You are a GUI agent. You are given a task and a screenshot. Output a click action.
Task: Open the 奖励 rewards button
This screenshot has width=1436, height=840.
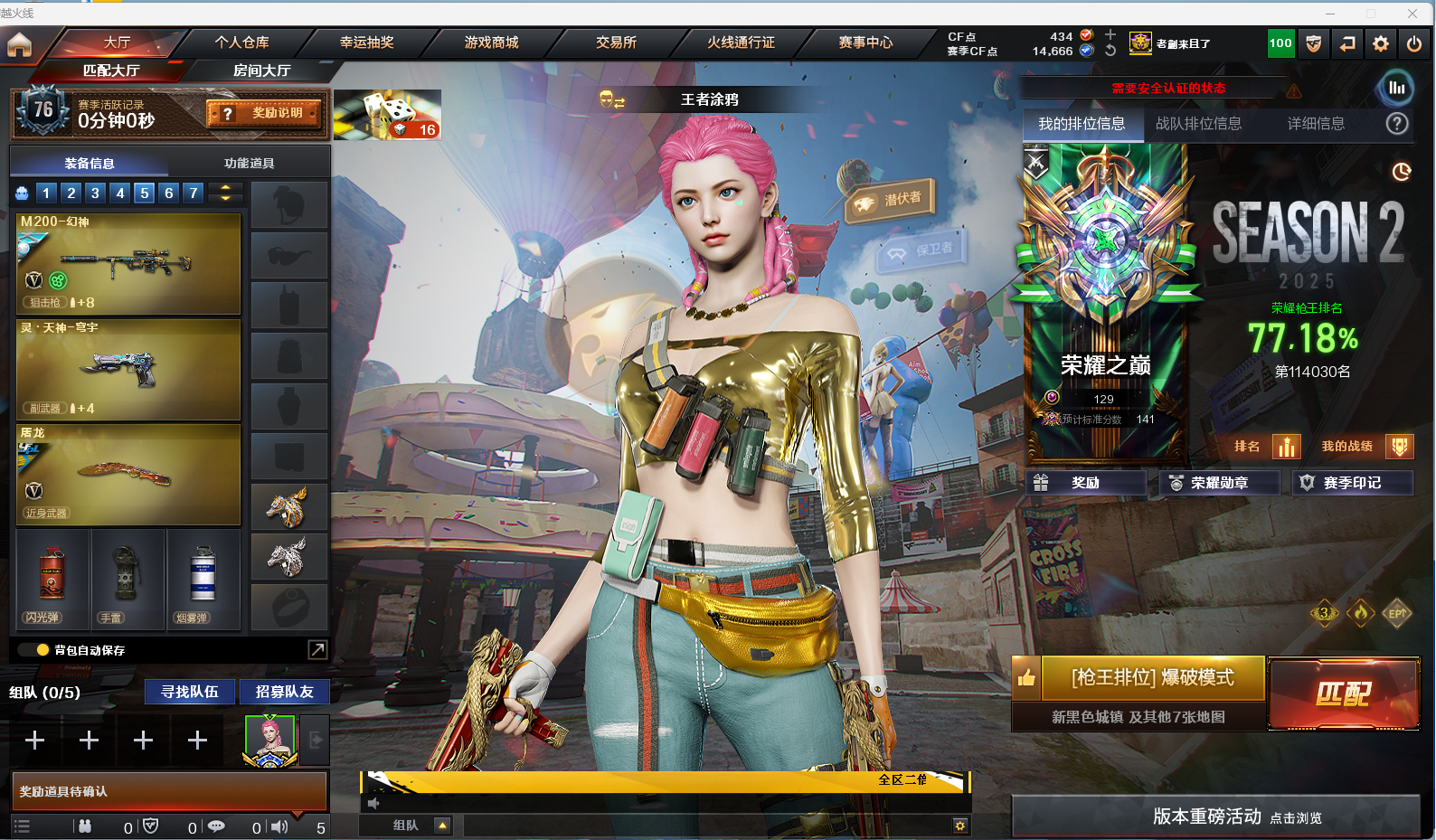1085,483
